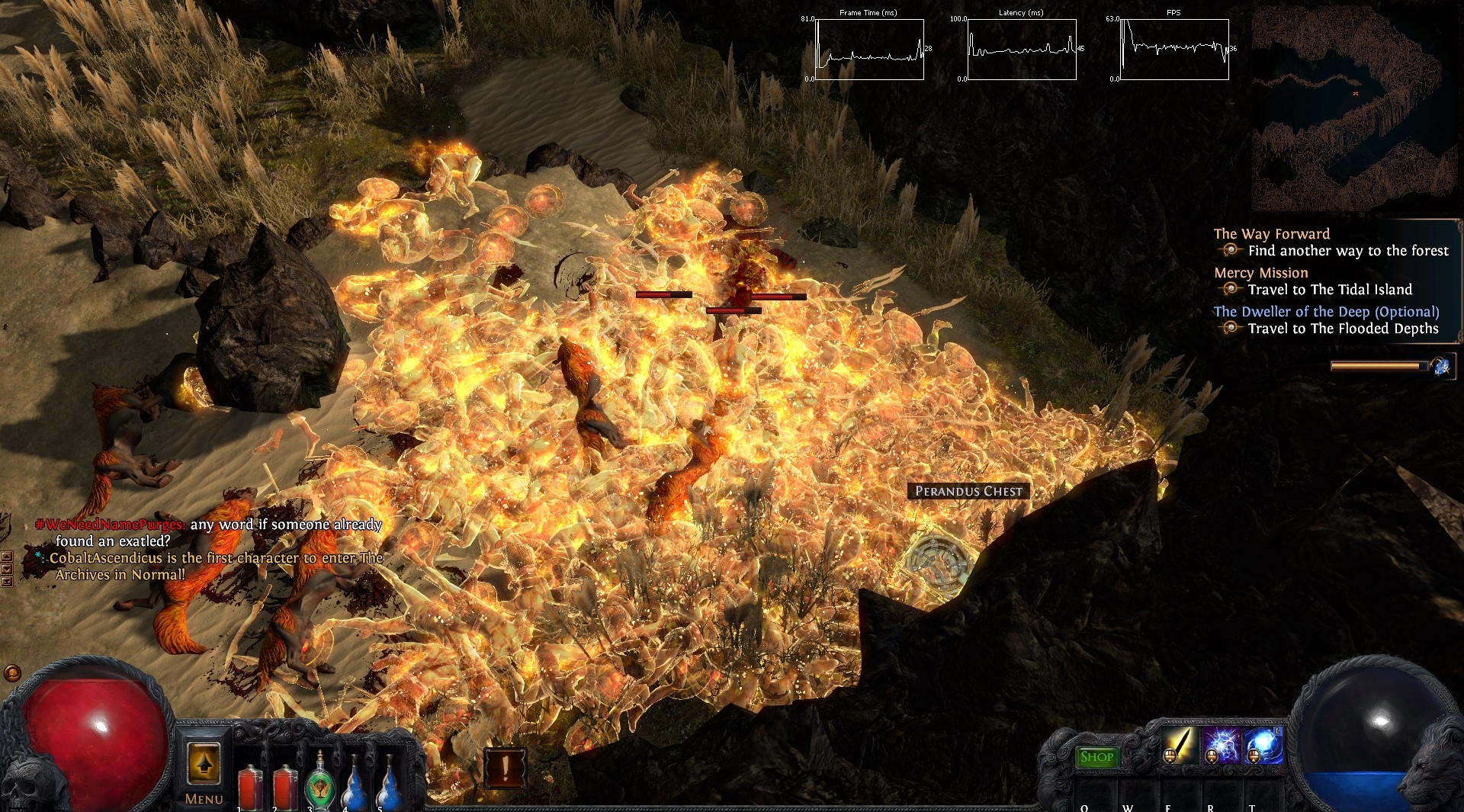This screenshot has width=1464, height=812.
Task: Select the Mercy Mission quest entry
Action: (1260, 273)
